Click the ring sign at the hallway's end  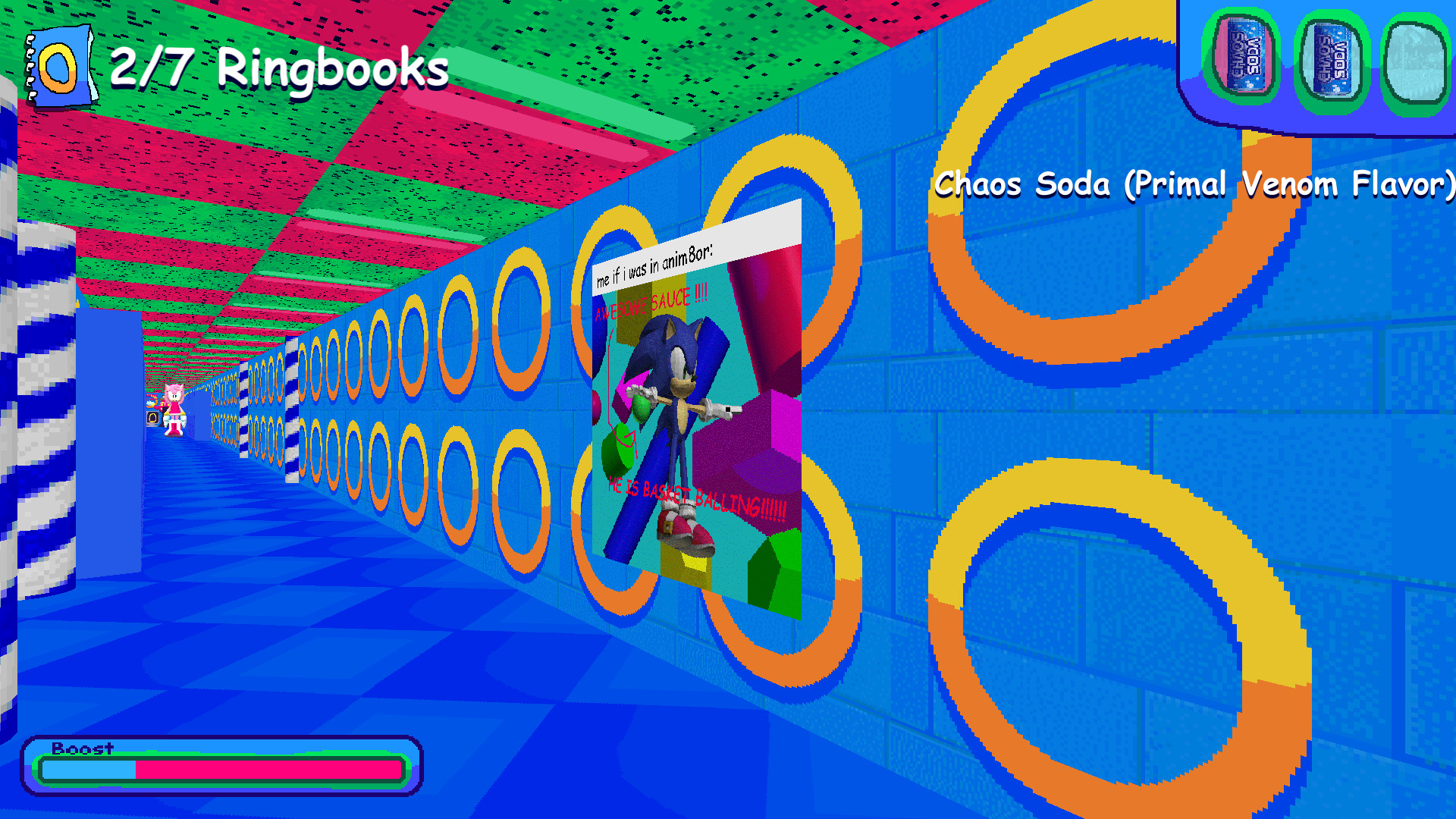click(x=152, y=418)
